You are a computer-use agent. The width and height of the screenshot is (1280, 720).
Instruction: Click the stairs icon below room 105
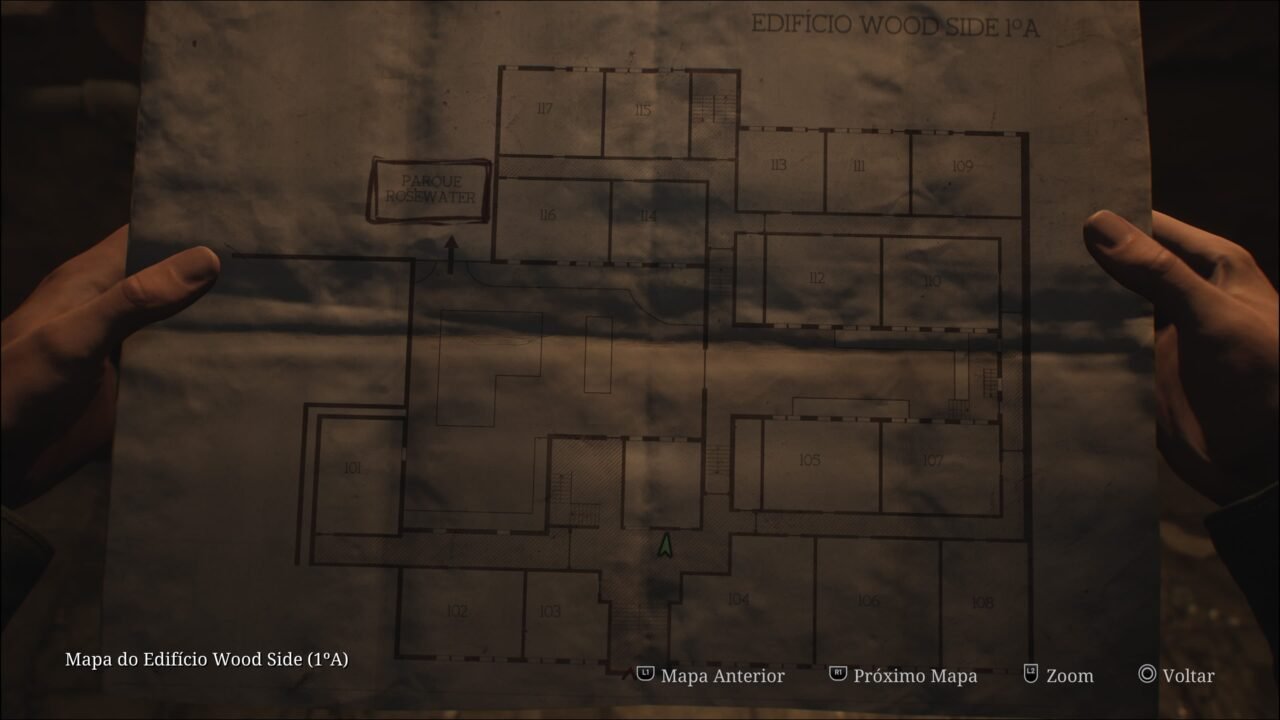tap(717, 458)
